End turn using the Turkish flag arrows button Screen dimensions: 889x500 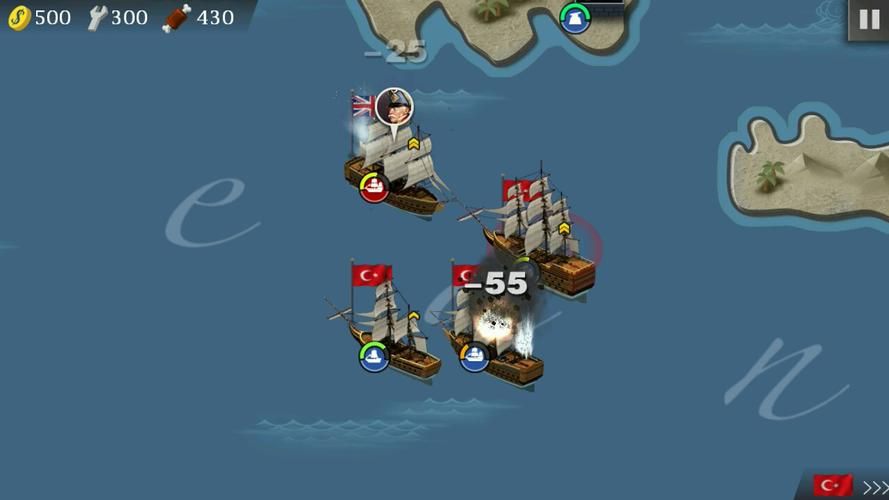(849, 486)
